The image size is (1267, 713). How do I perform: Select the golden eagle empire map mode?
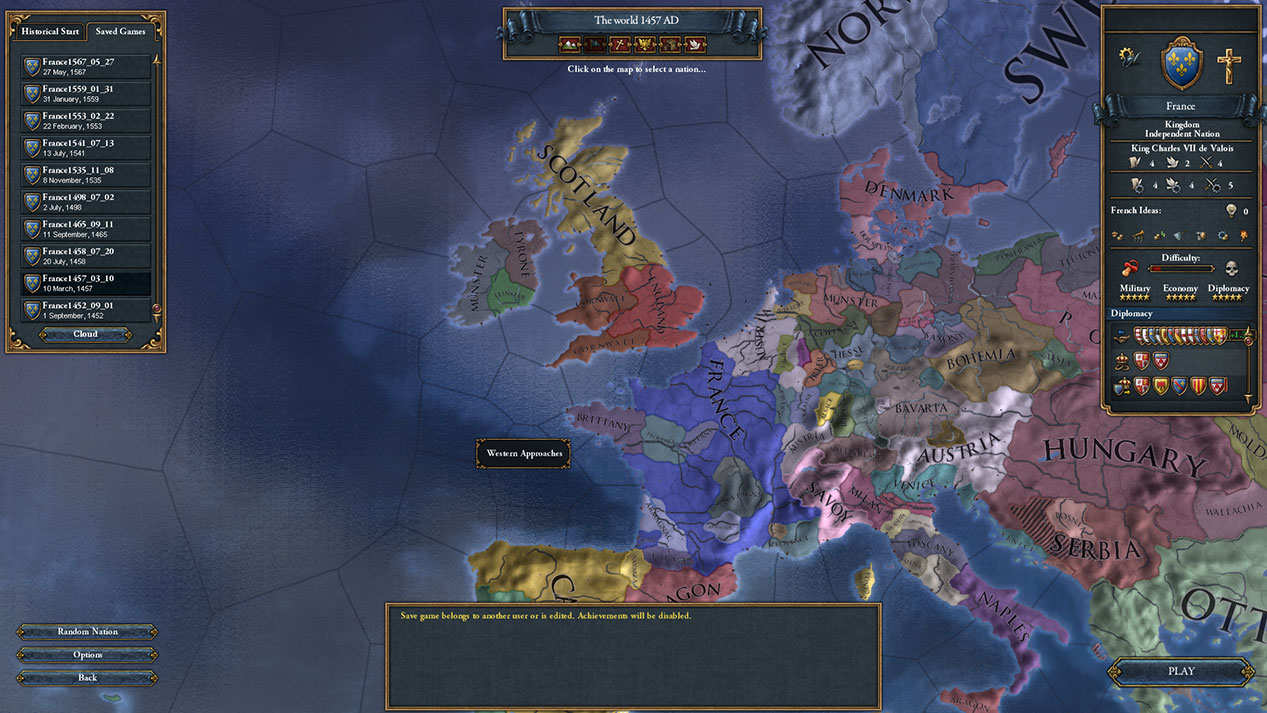[645, 44]
